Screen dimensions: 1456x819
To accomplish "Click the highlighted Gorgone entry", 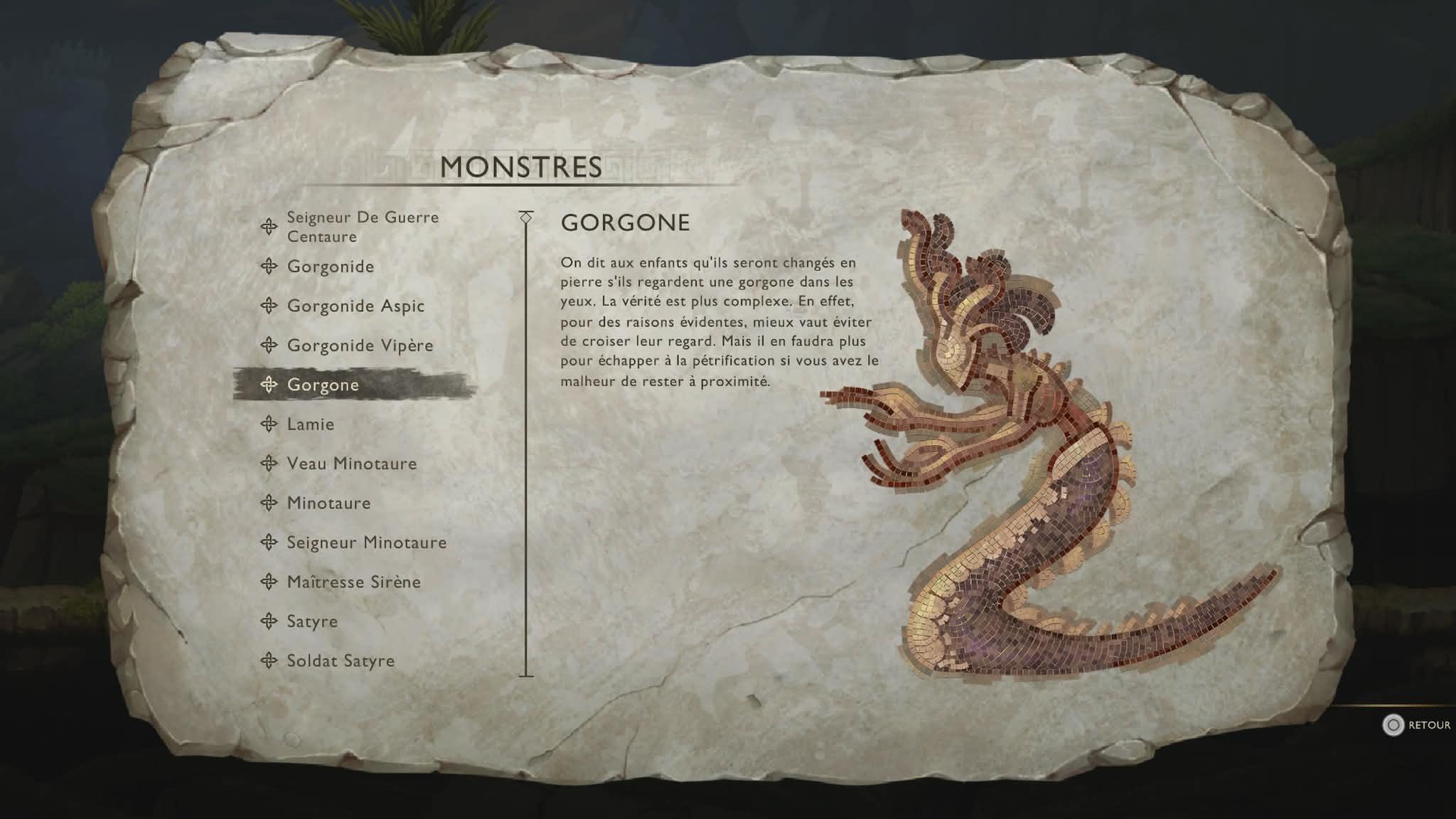I will pyautogui.click(x=323, y=385).
